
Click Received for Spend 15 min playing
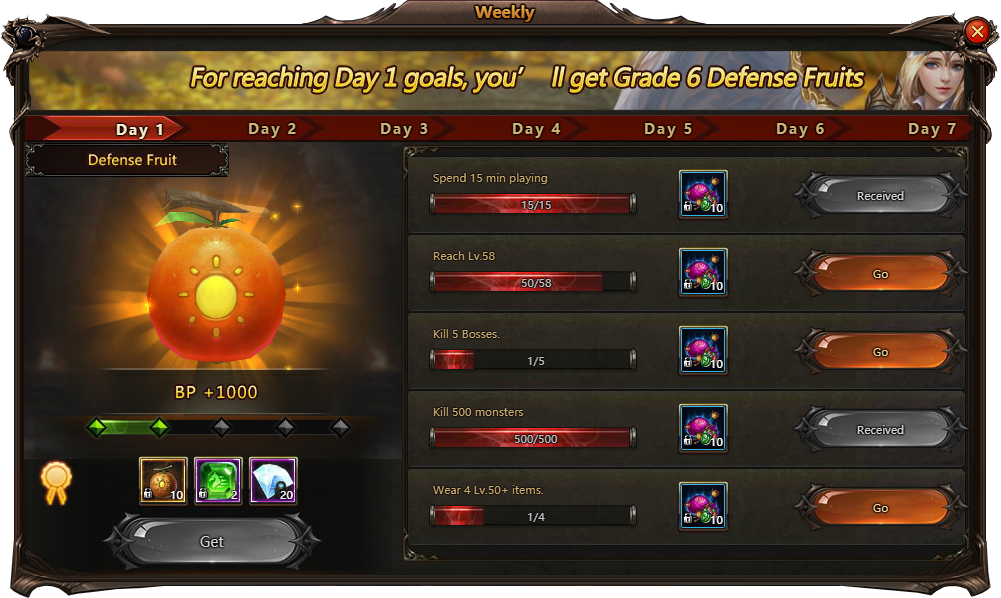880,196
